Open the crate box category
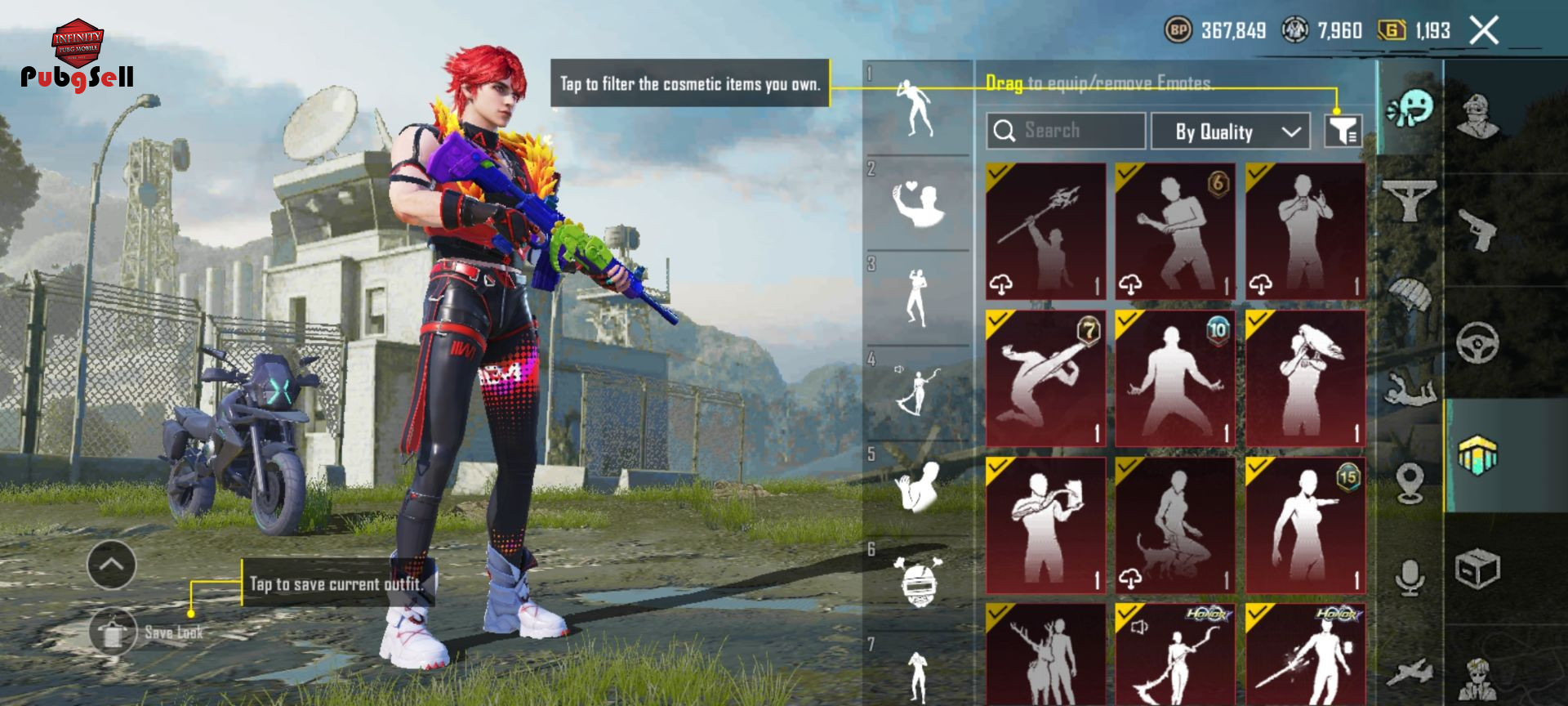This screenshot has height=706, width=1568. click(x=1478, y=568)
